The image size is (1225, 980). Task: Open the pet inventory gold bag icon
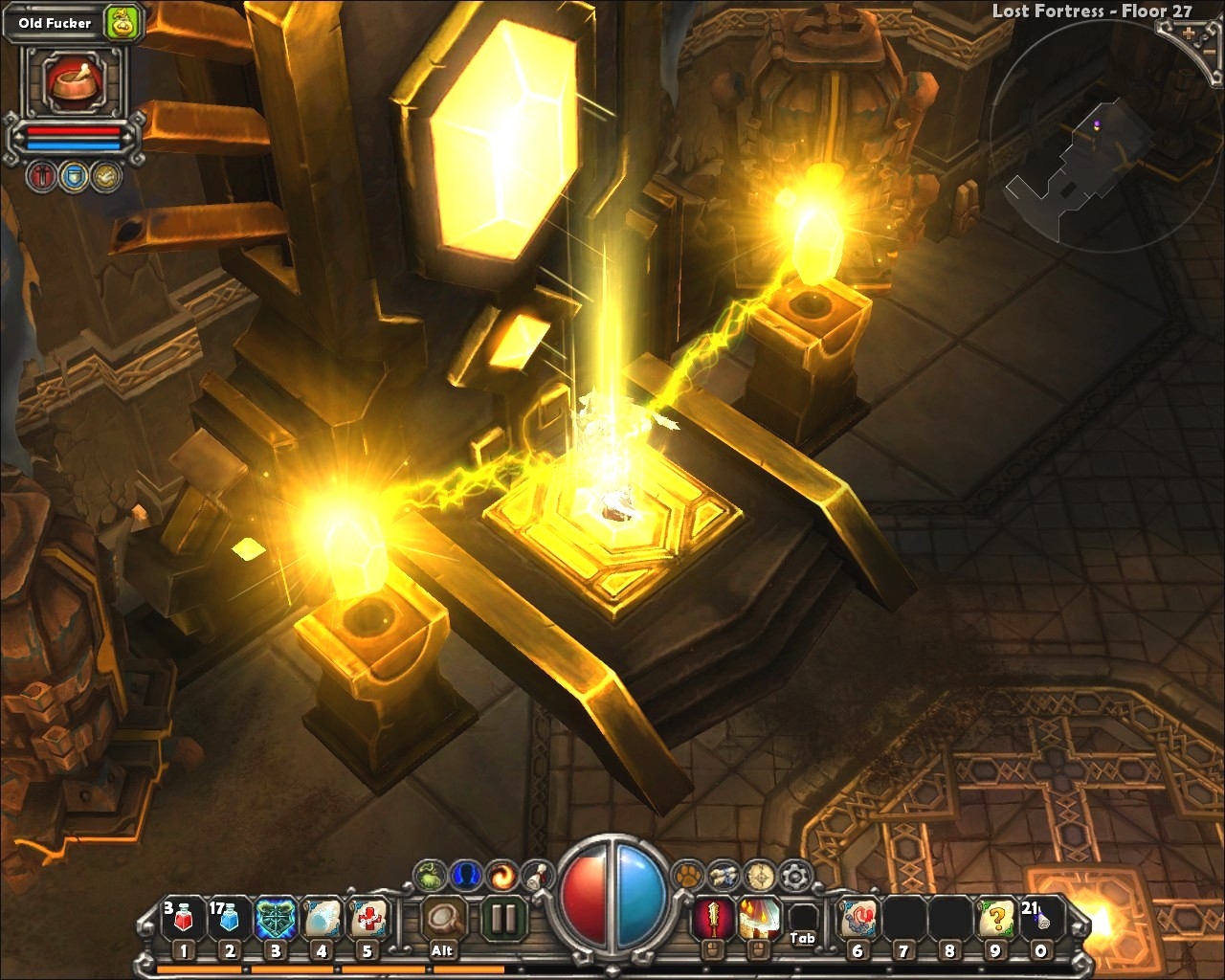pos(122,23)
